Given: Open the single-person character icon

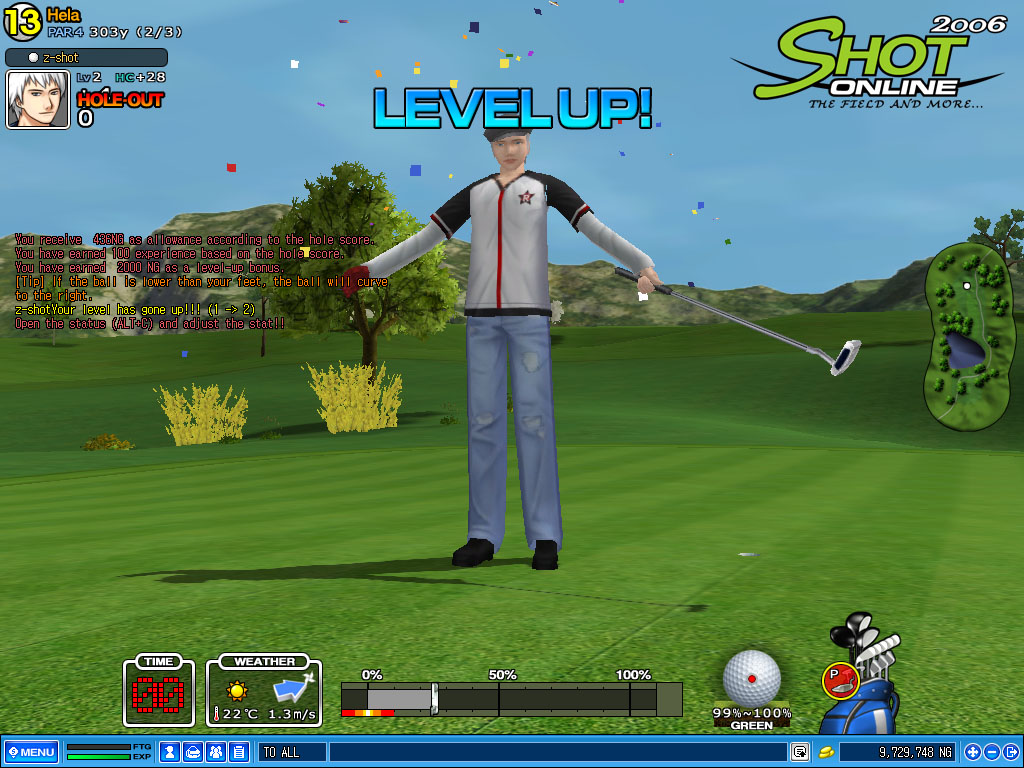Looking at the screenshot, I should [170, 751].
